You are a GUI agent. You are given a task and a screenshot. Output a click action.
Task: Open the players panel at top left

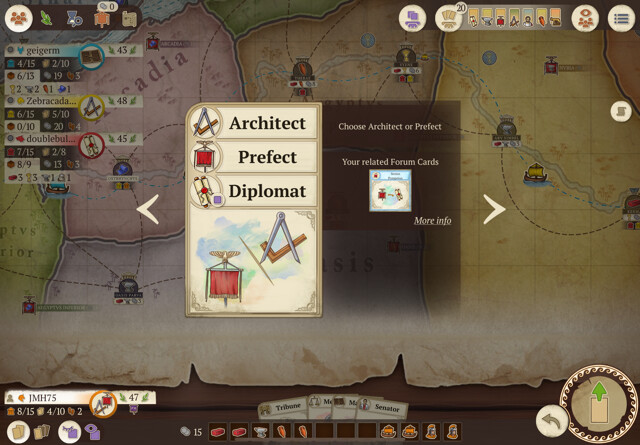pyautogui.click(x=19, y=18)
